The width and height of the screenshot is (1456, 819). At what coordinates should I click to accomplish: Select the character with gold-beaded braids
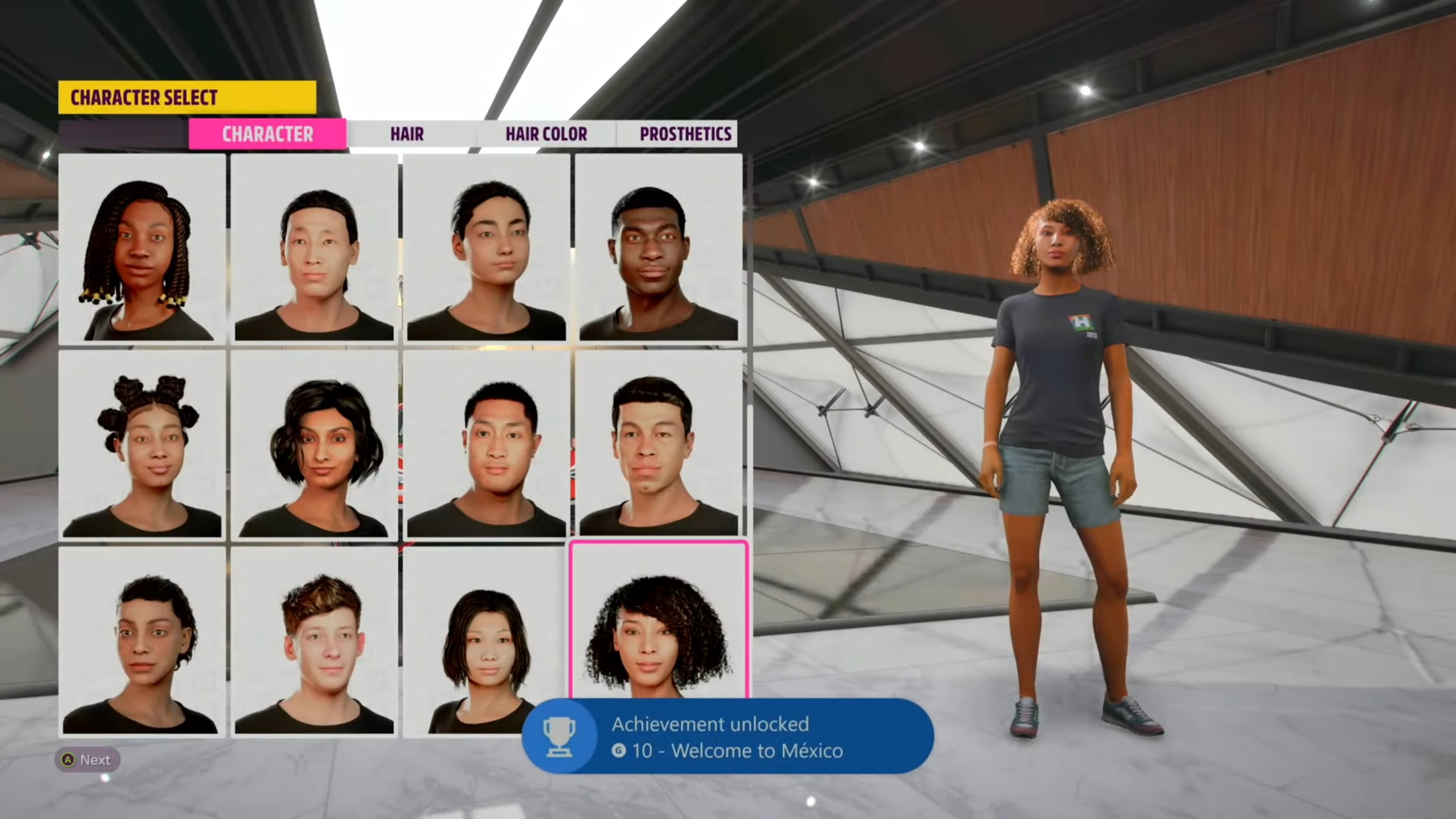click(x=142, y=249)
